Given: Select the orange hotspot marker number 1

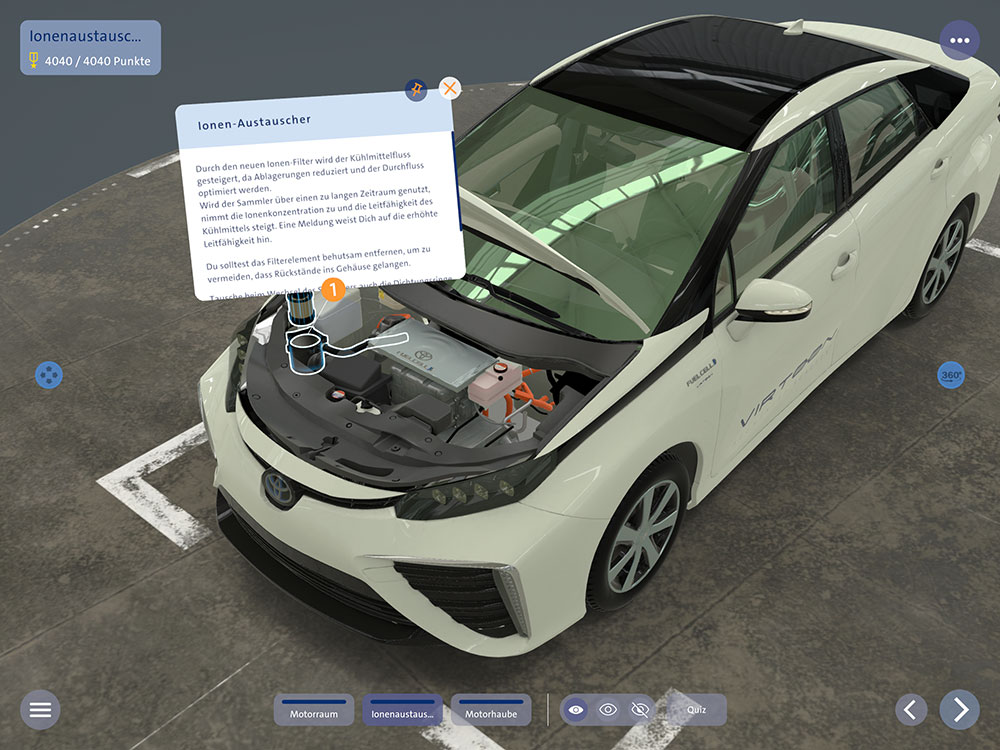Looking at the screenshot, I should tap(332, 290).
